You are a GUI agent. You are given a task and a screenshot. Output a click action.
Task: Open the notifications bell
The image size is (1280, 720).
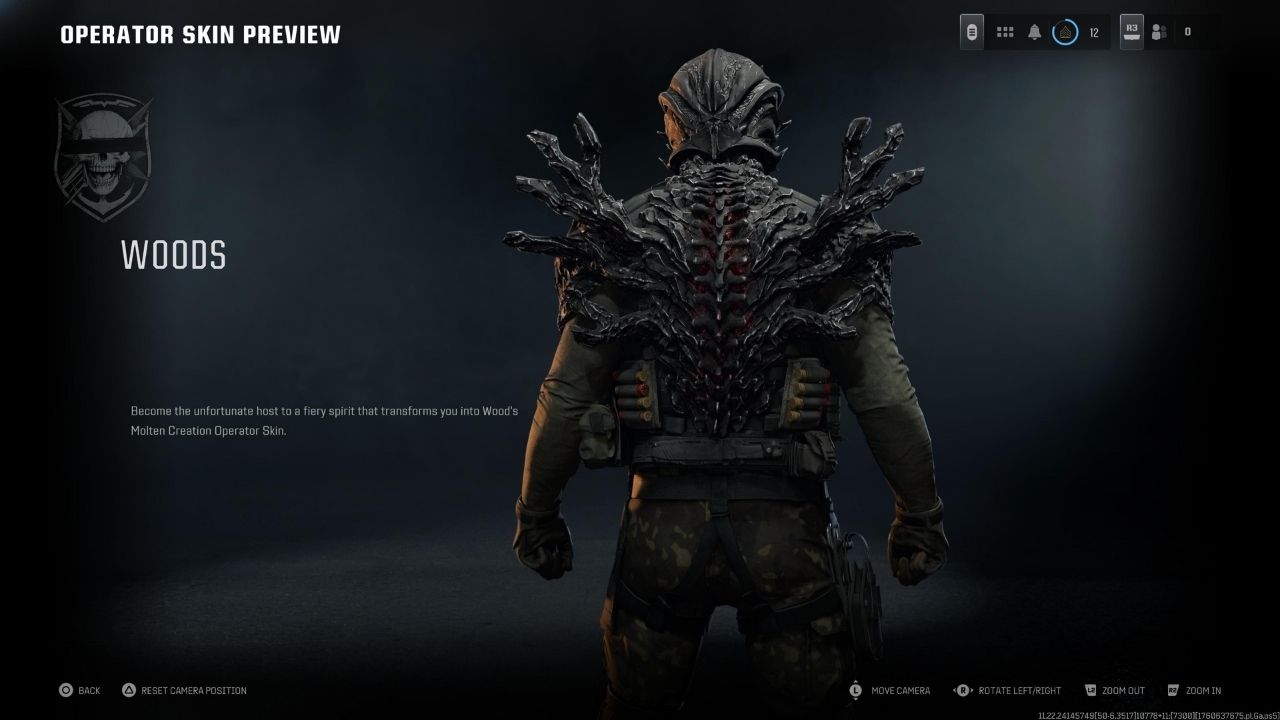[1034, 32]
